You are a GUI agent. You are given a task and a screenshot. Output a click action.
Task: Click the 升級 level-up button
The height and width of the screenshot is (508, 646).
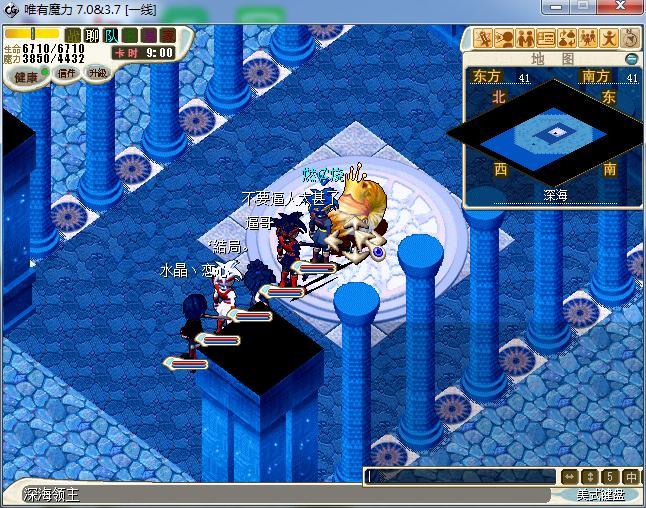click(97, 73)
